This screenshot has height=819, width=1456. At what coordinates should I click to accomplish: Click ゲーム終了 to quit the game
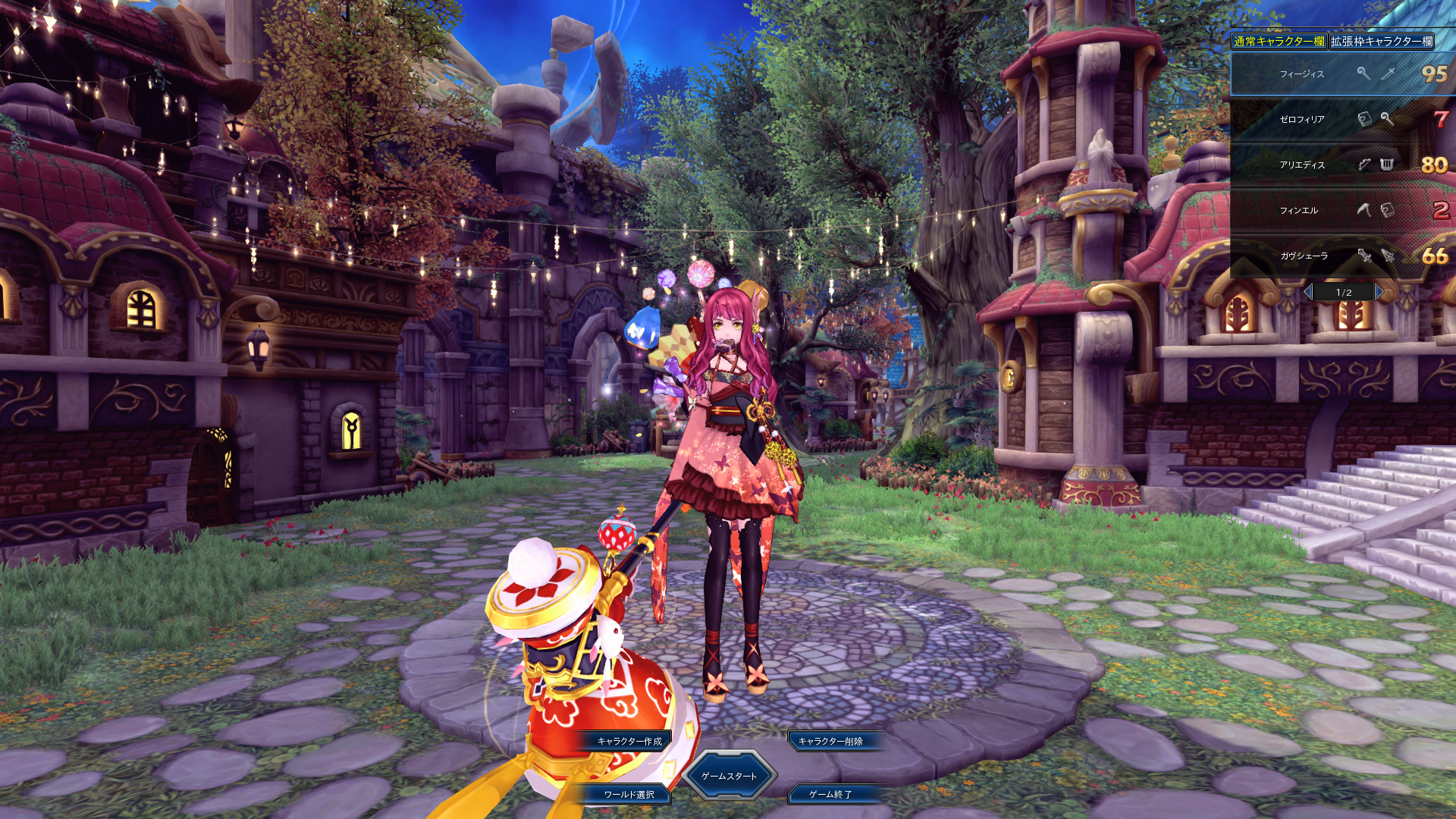coord(832,796)
